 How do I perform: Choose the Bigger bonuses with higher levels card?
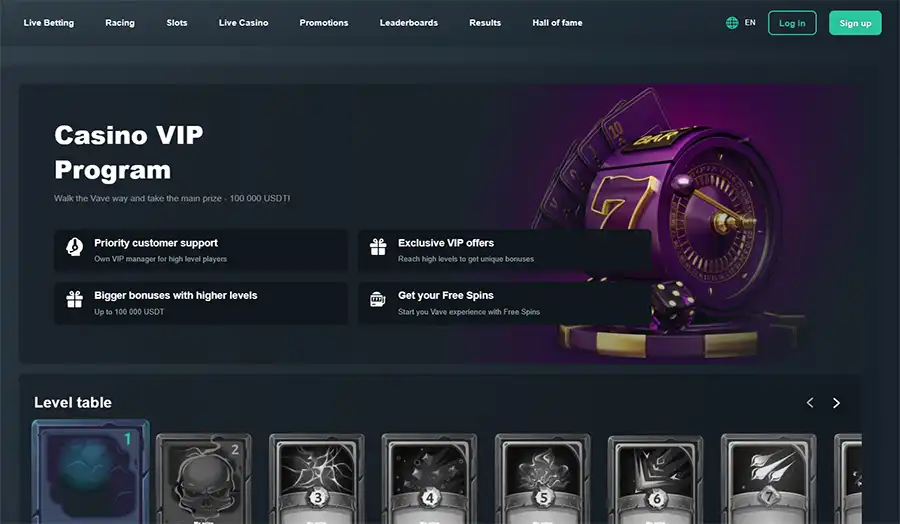coord(201,303)
